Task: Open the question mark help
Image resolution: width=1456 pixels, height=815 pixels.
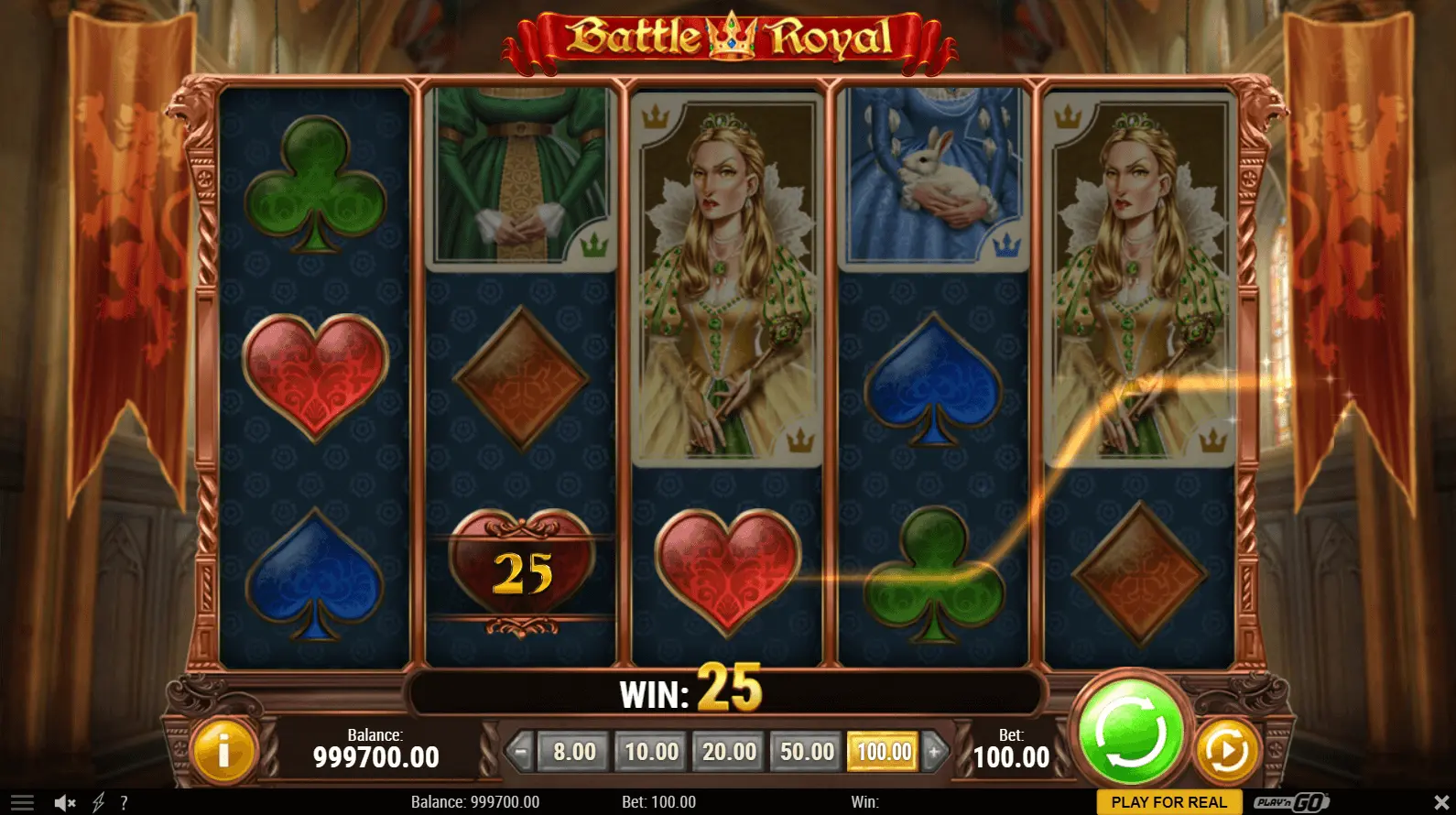Action: click(x=124, y=803)
